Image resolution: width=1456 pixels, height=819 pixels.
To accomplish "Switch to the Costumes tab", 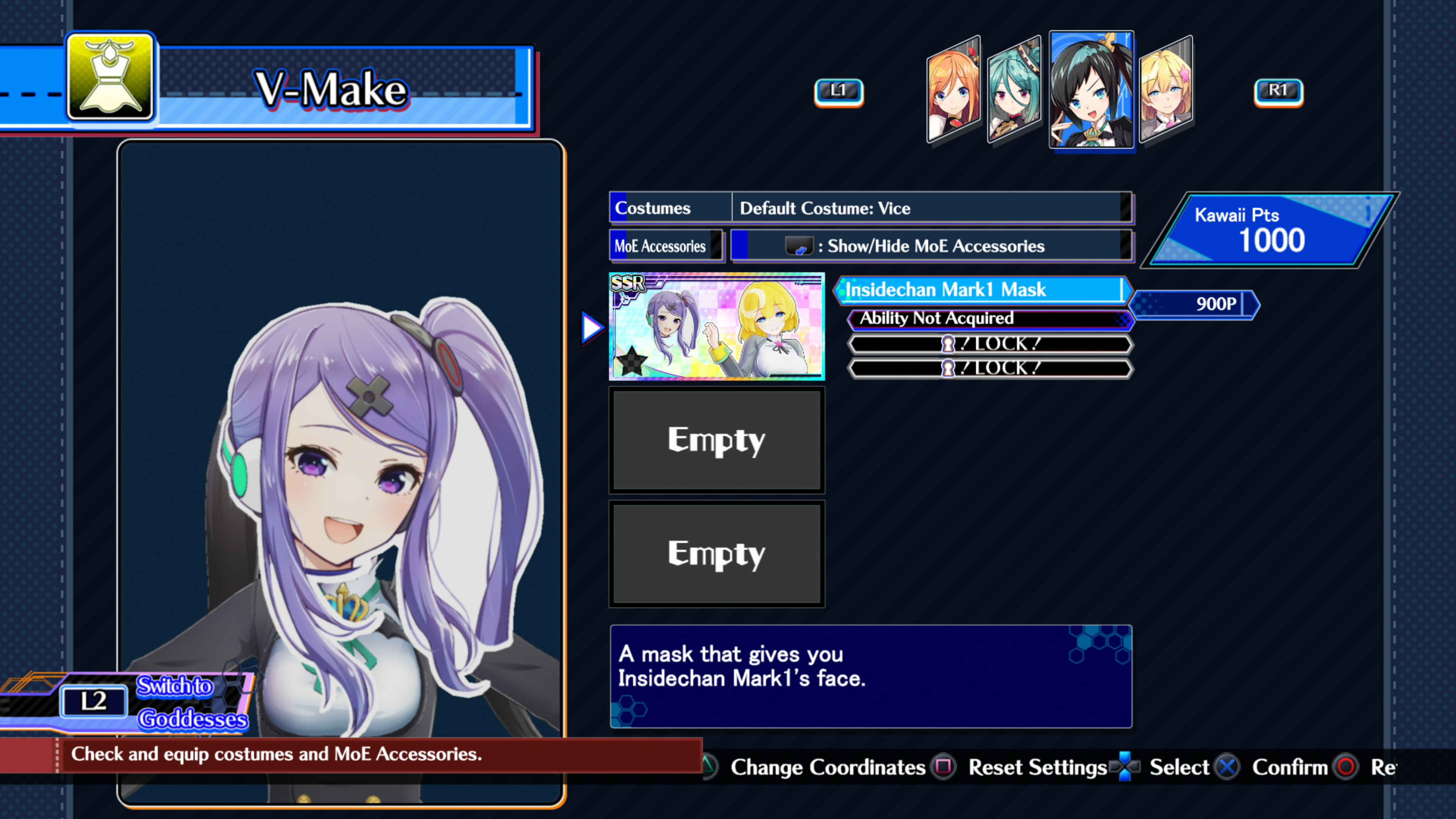I will click(x=669, y=208).
